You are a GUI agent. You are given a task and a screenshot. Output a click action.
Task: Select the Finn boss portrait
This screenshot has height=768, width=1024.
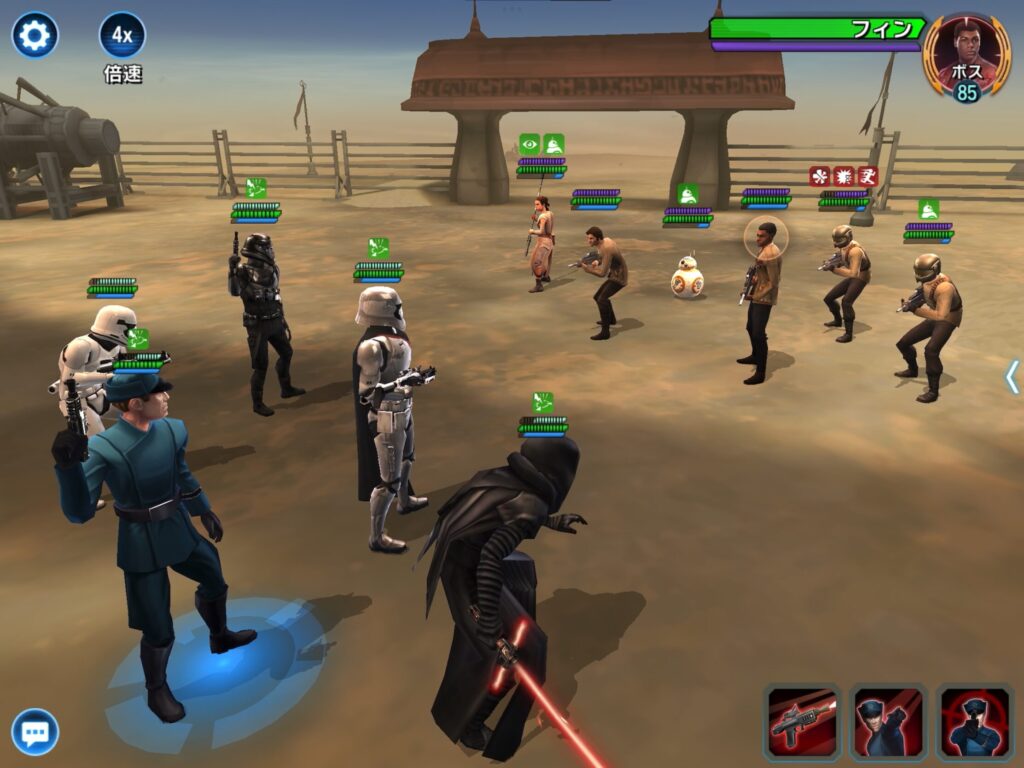(966, 56)
